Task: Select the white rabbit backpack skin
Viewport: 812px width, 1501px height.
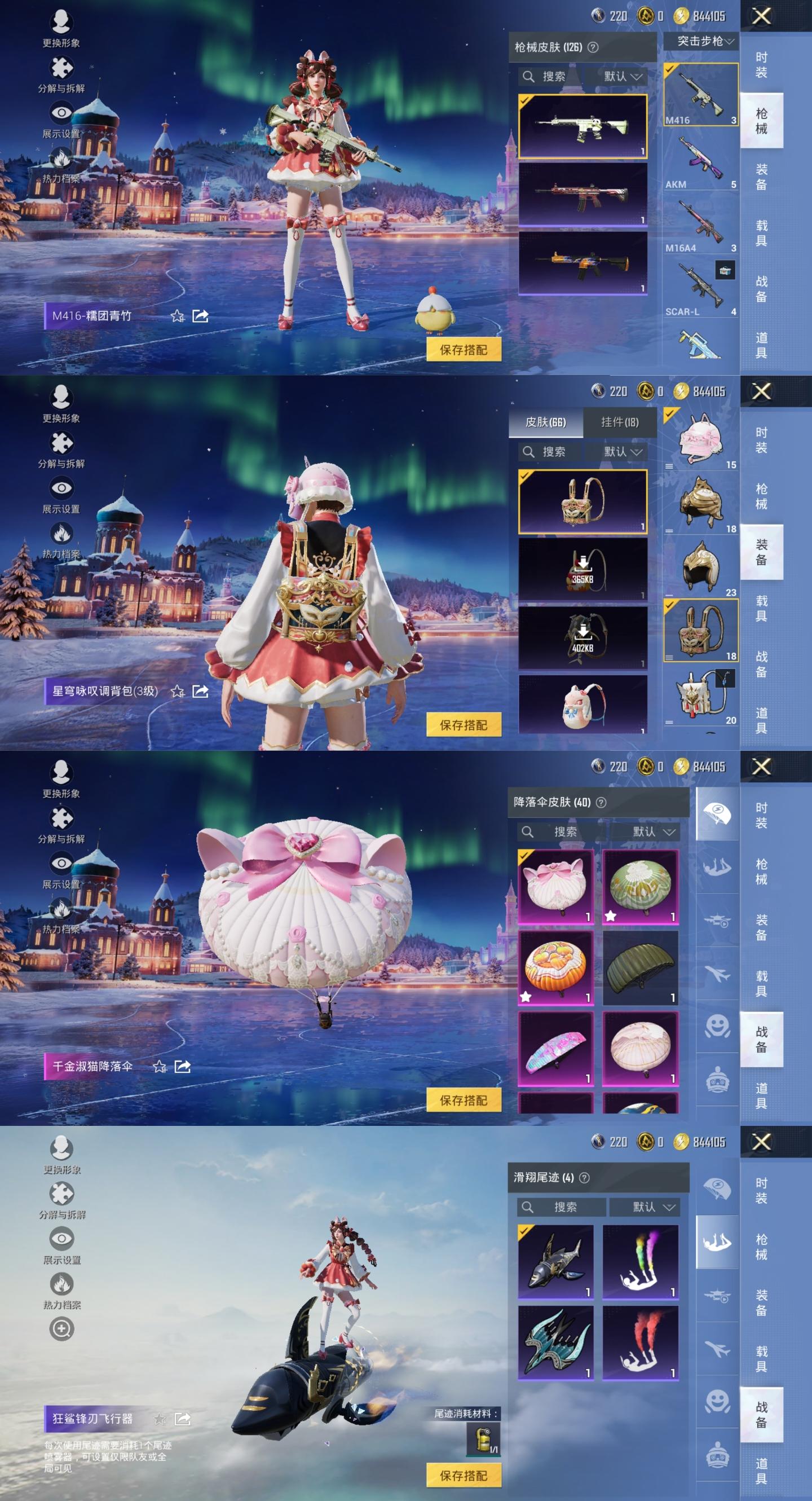Action: click(582, 704)
